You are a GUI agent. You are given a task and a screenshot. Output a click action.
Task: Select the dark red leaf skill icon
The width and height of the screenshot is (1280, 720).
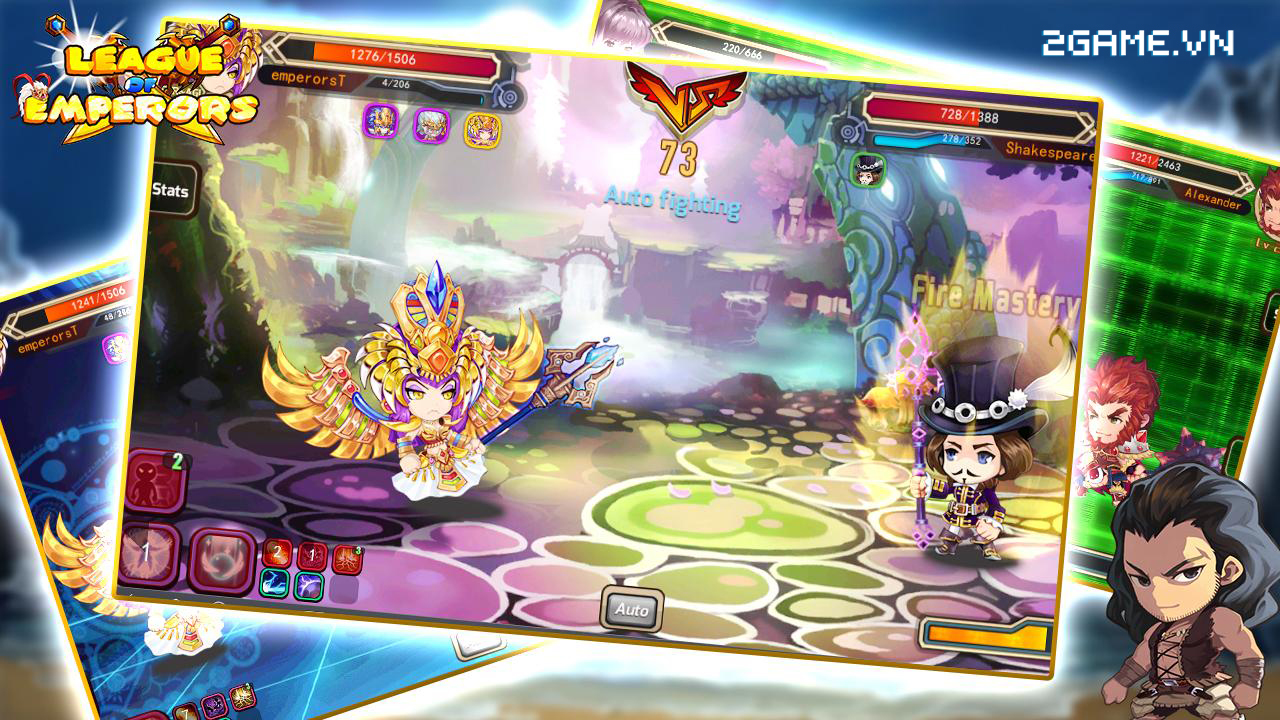[312, 556]
